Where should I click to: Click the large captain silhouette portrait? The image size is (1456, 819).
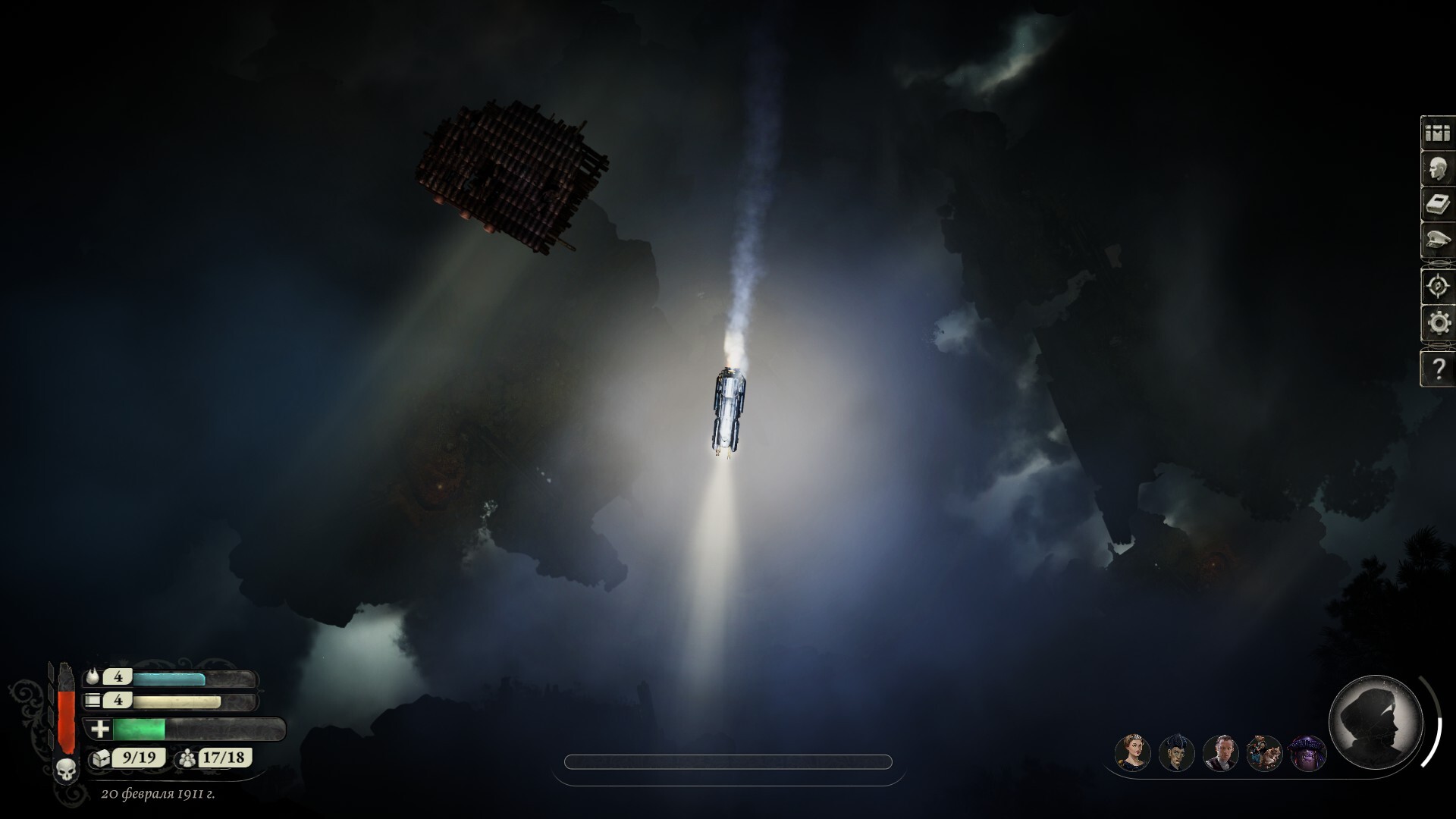1376,721
